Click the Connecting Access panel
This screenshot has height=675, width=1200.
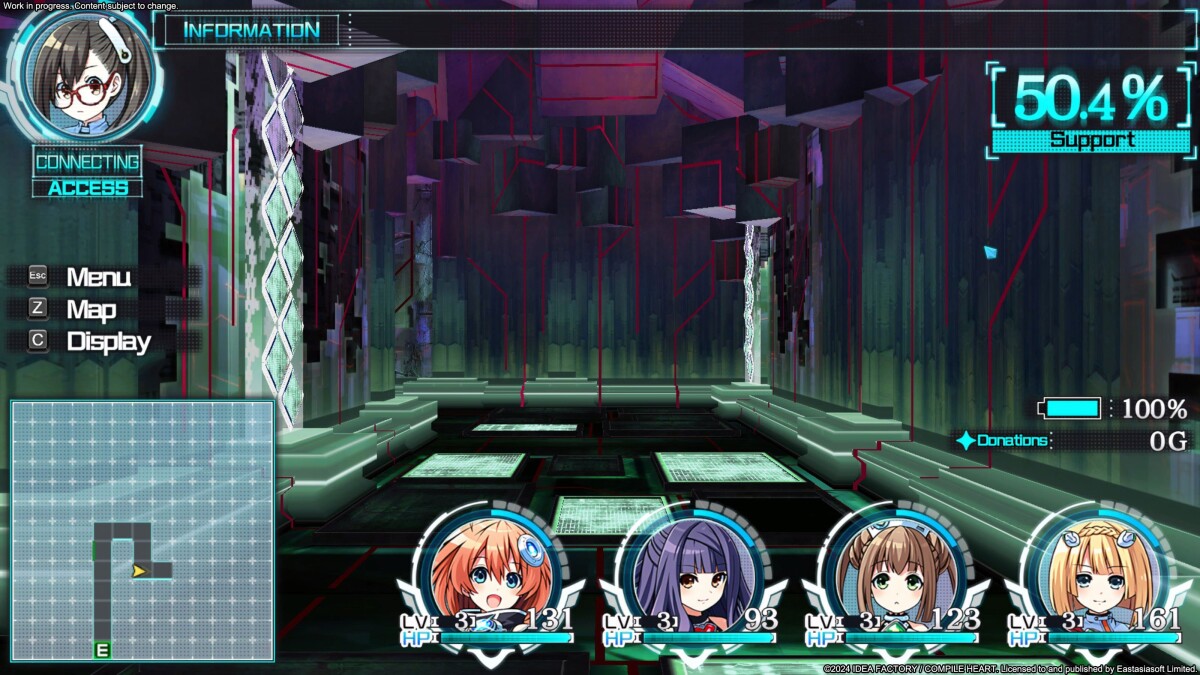click(x=88, y=173)
